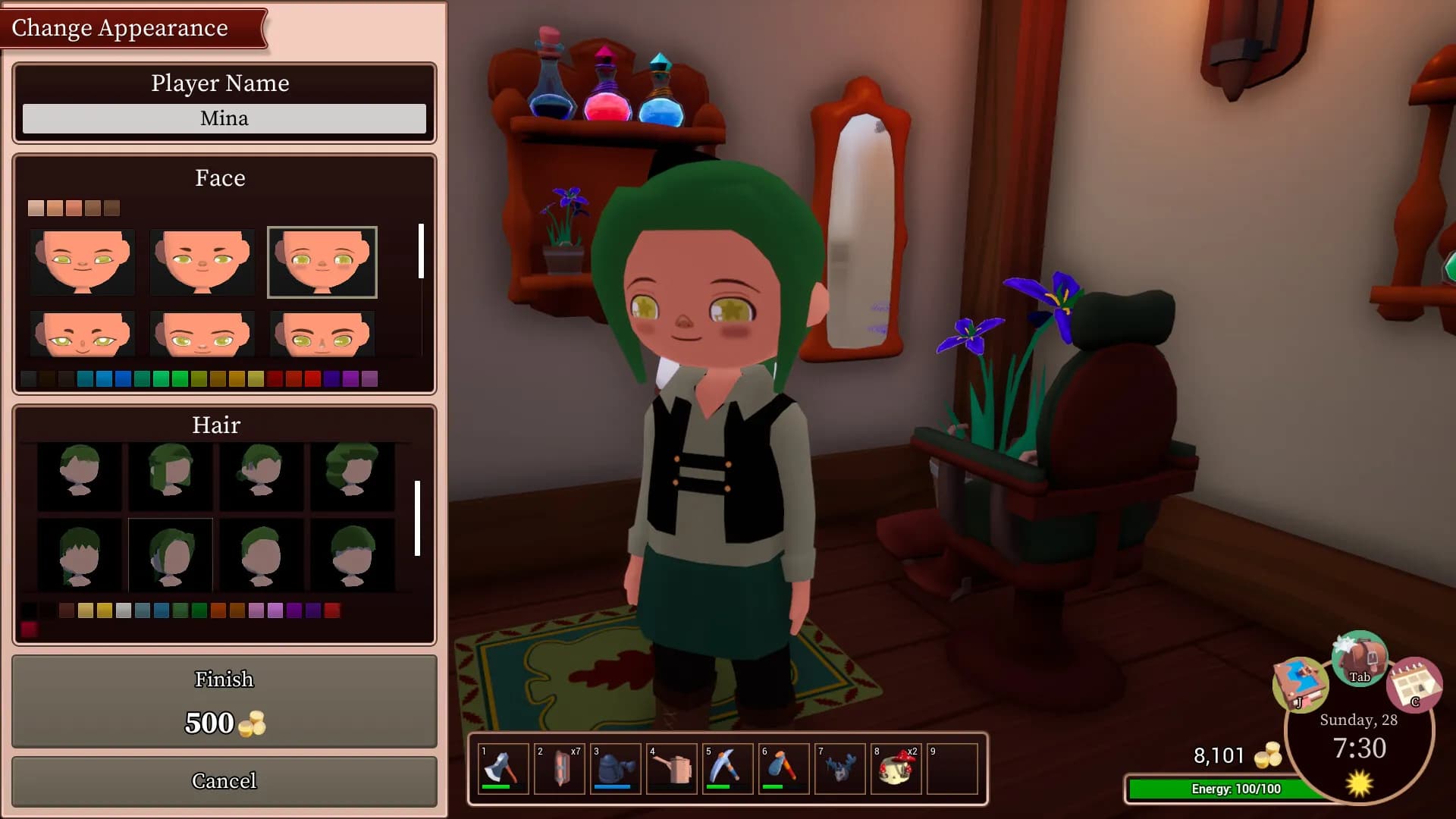Choose the darkest skin tone swatch
The image size is (1456, 819).
pos(112,209)
